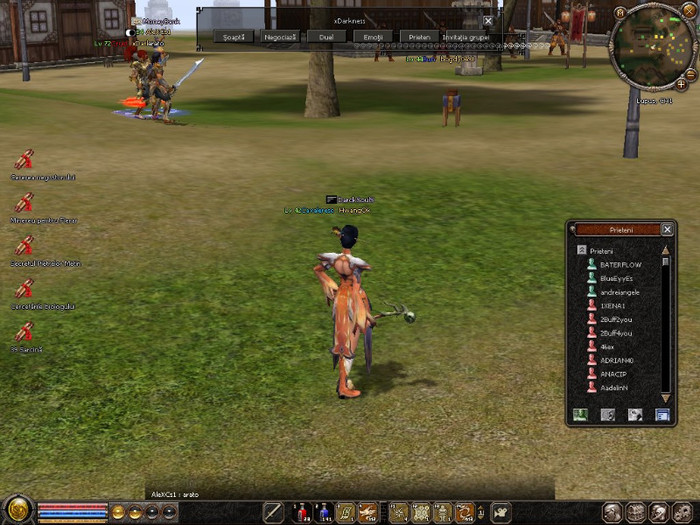Challenge xDarkness with the Duel button
The height and width of the screenshot is (525, 700).
(326, 36)
